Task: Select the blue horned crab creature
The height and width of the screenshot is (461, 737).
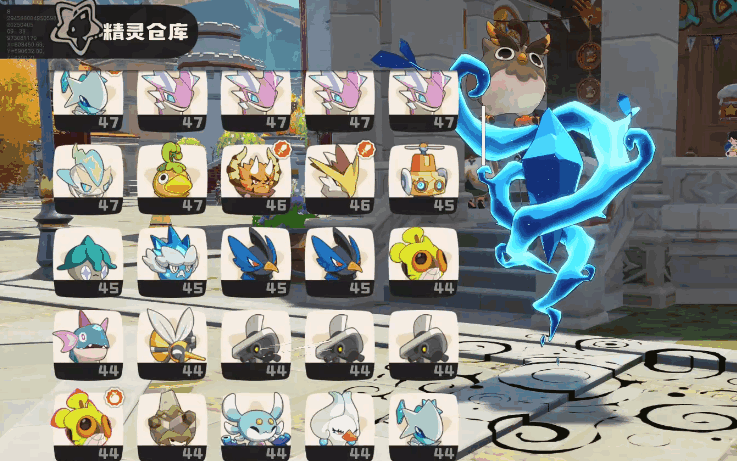Action: click(x=256, y=423)
